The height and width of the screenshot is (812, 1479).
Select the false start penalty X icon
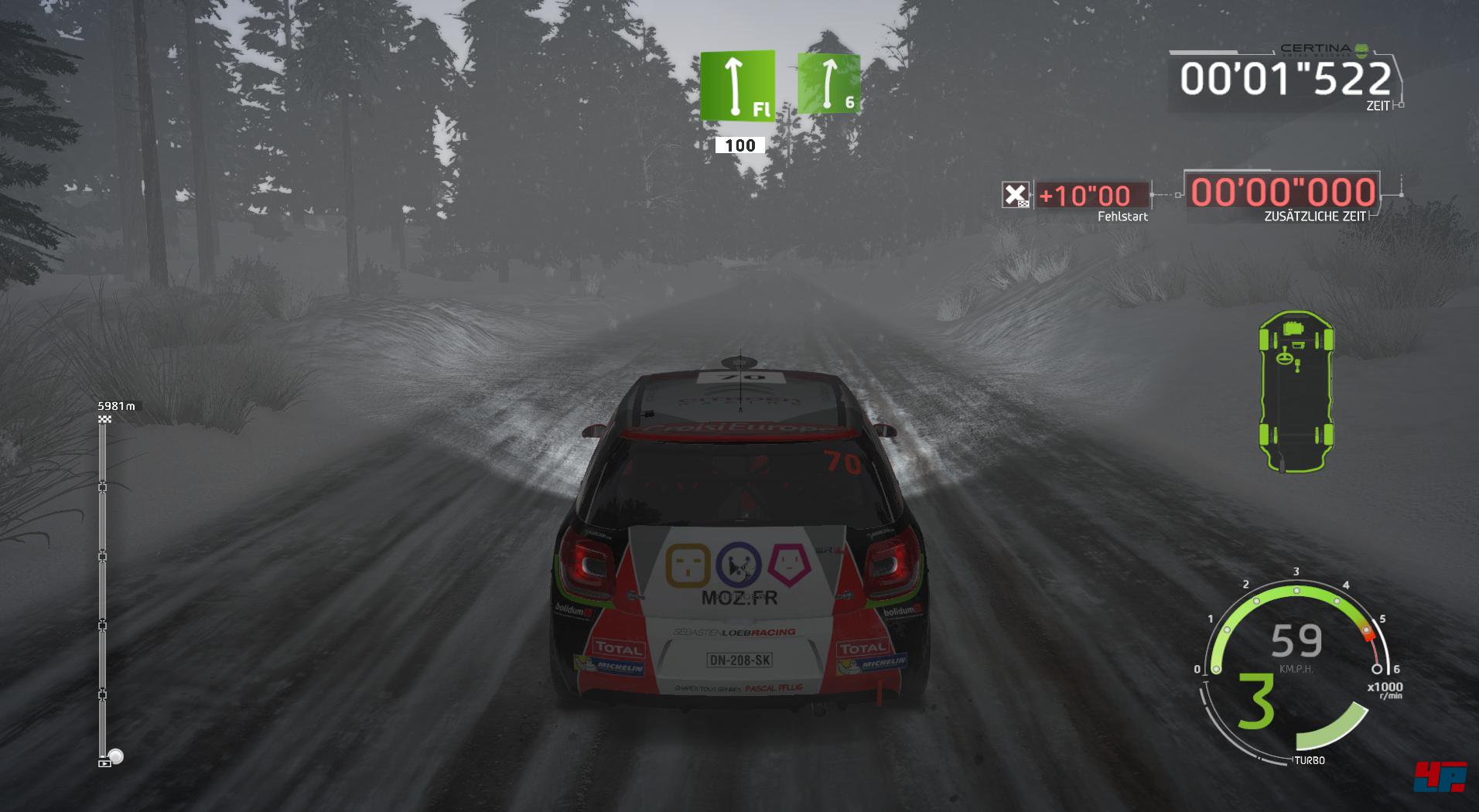[1016, 195]
